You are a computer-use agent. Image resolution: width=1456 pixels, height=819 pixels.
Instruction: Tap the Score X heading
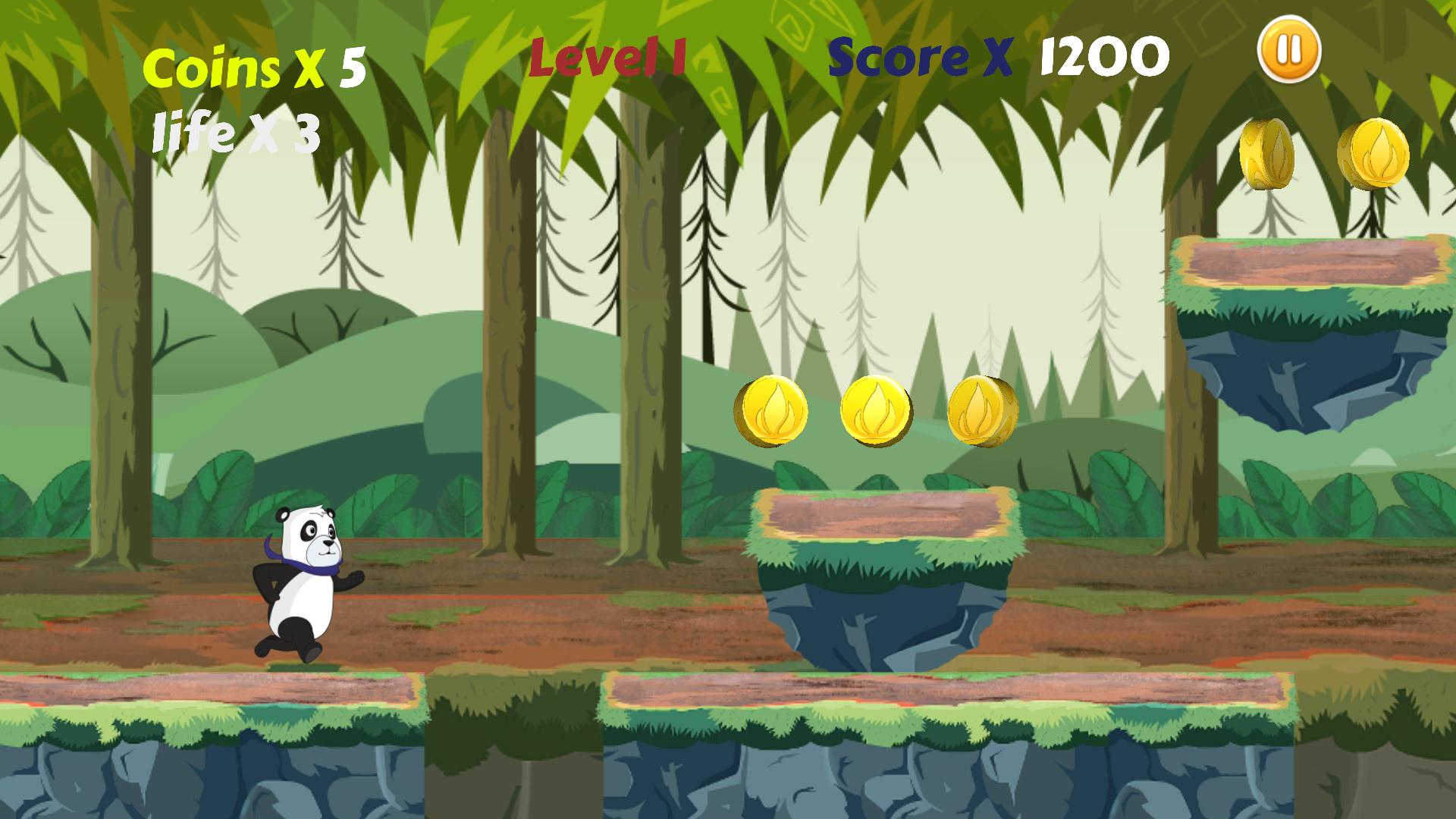(x=918, y=55)
